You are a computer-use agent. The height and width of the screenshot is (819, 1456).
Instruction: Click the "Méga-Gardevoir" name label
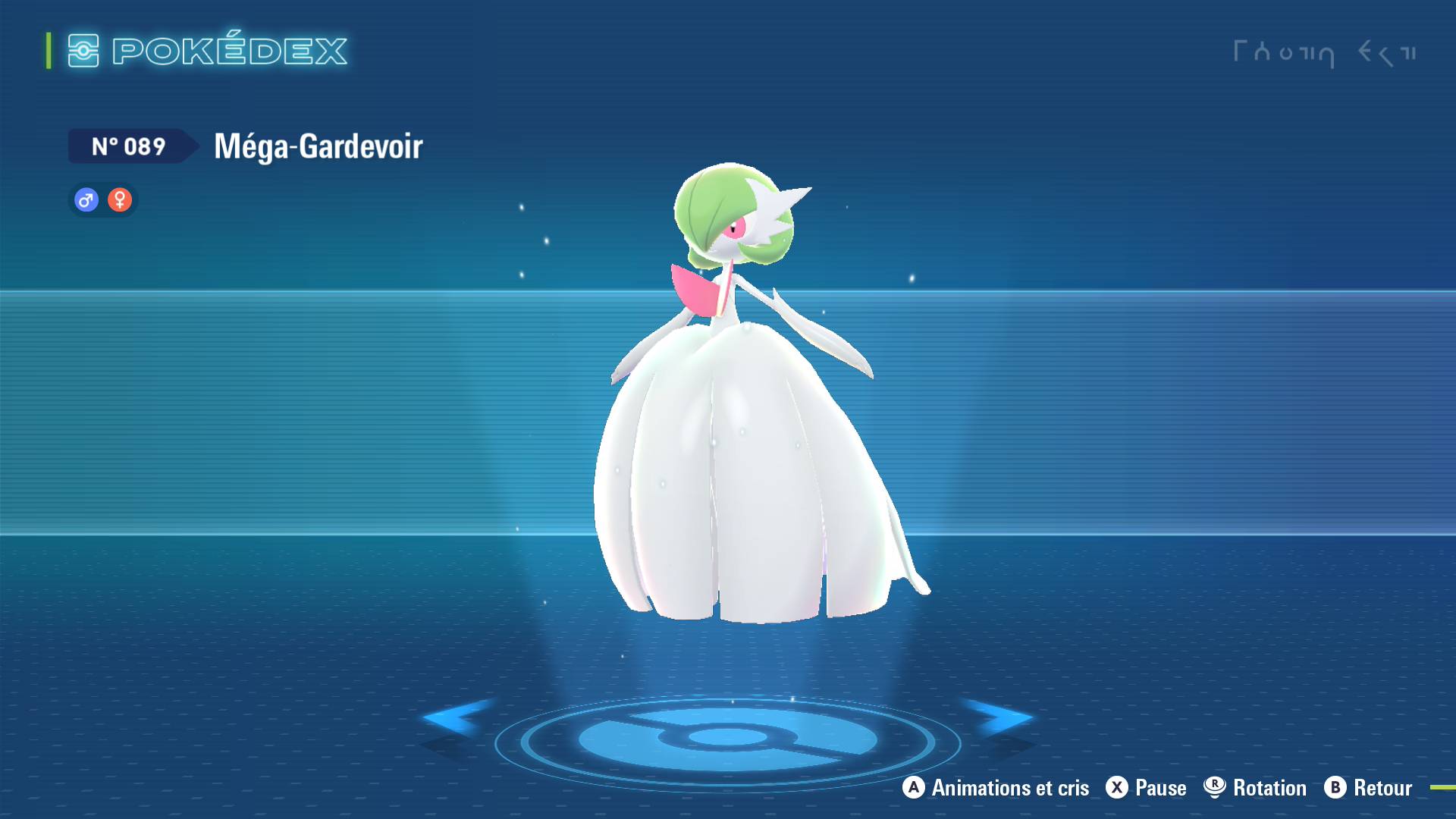point(318,147)
